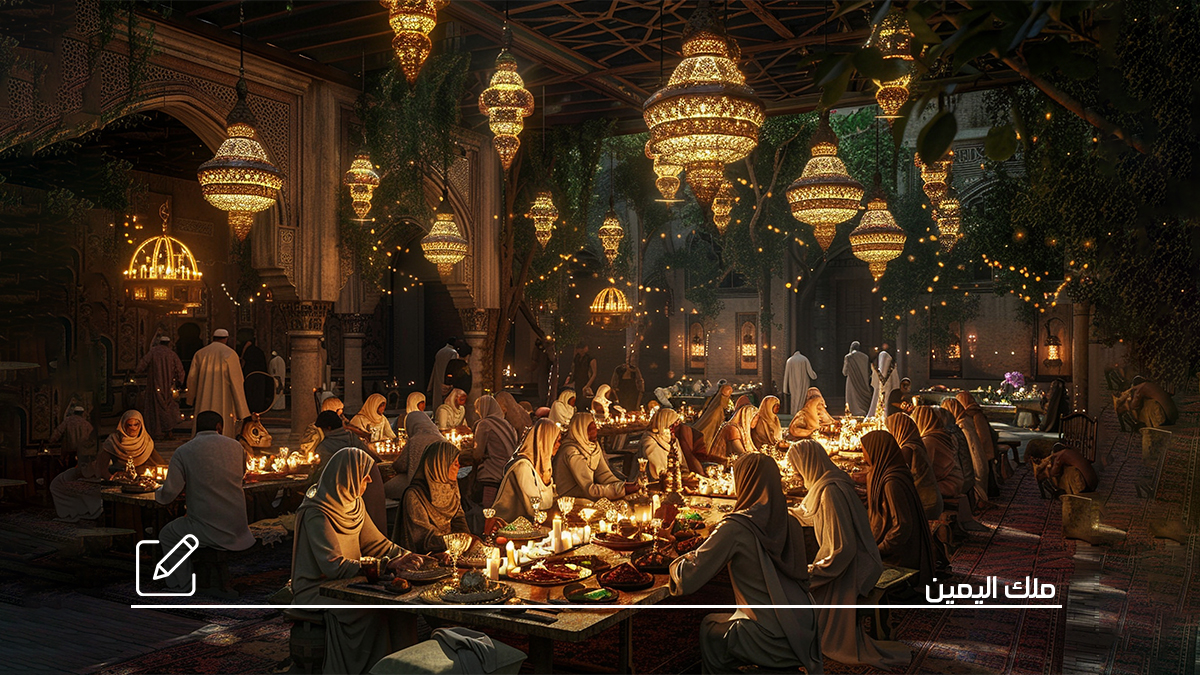
Task: Click the pencil edit icon
Action: [167, 565]
